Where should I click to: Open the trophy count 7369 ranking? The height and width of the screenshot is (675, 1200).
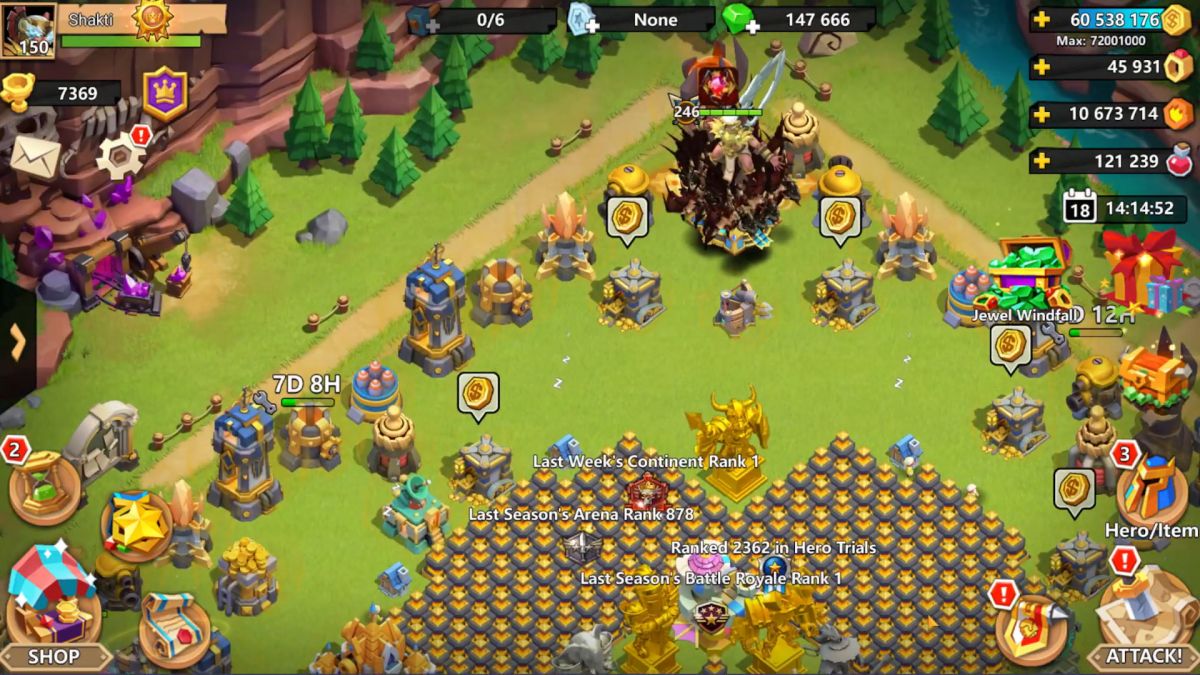[x=60, y=93]
